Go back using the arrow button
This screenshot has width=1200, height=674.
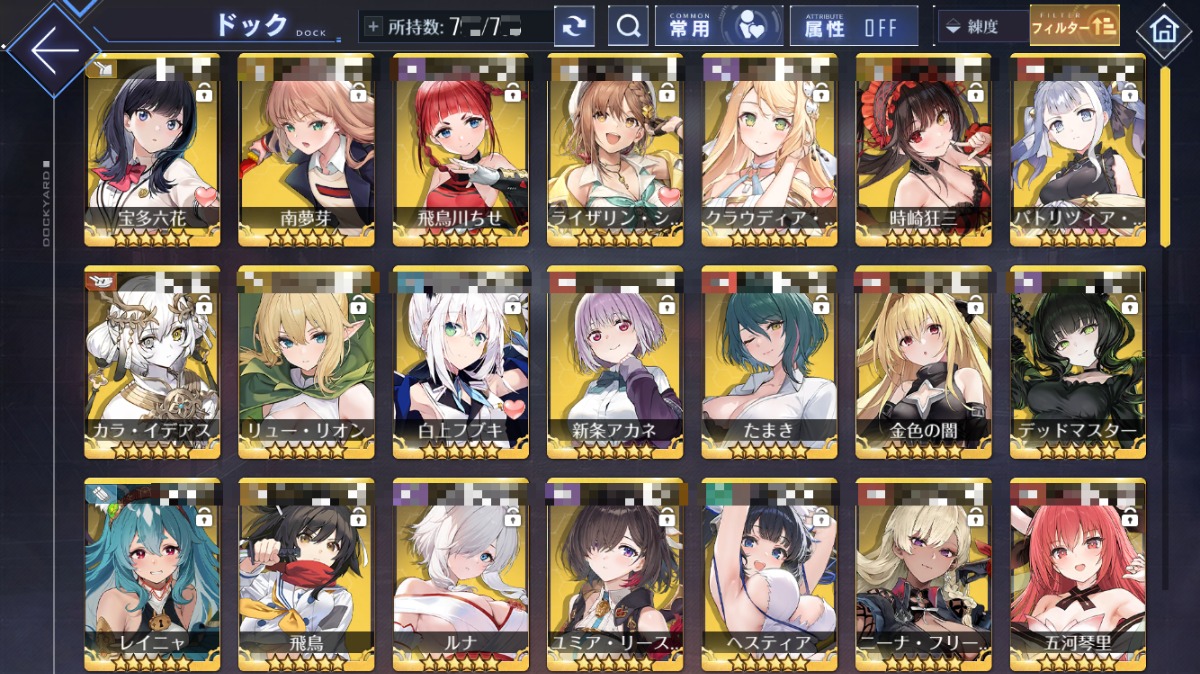coord(51,48)
